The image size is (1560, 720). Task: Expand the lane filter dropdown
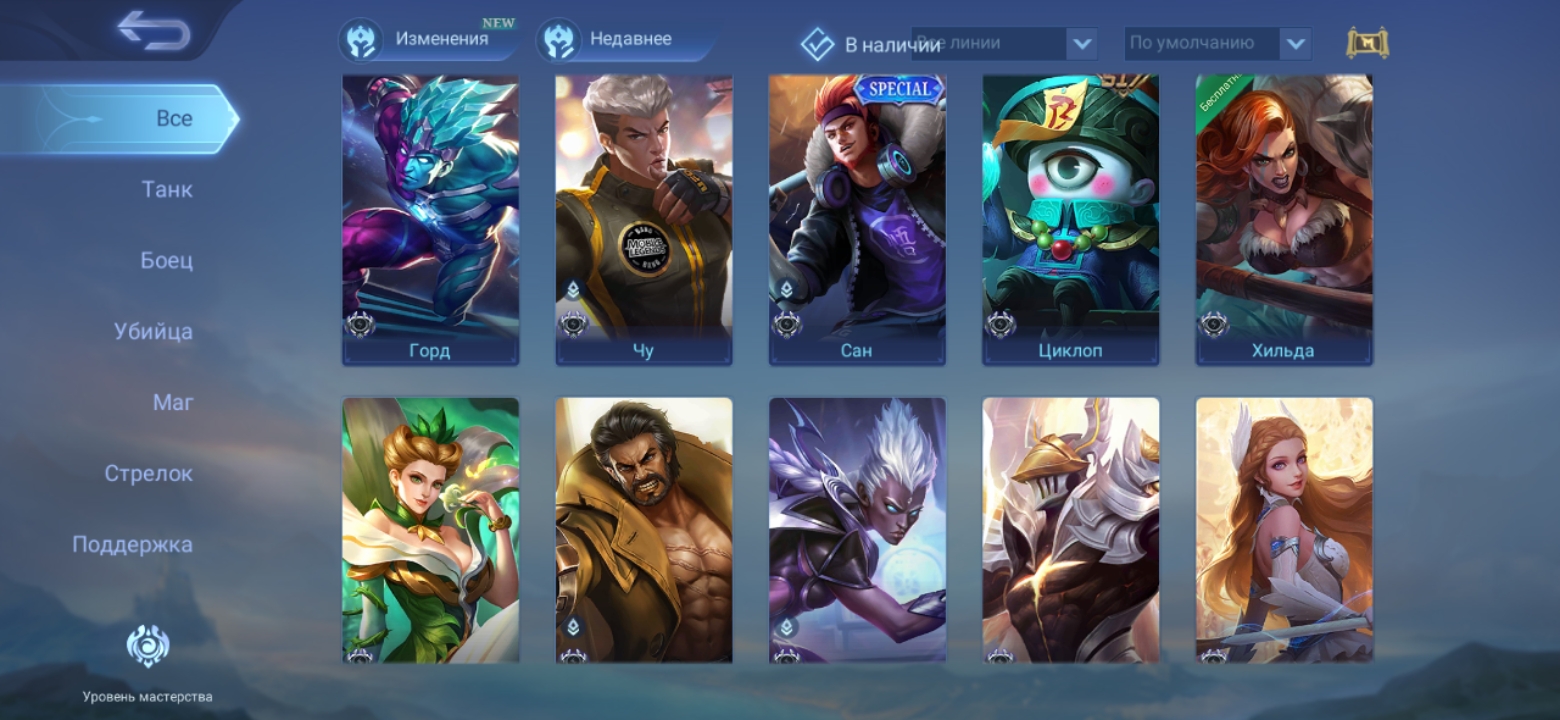coord(1081,44)
